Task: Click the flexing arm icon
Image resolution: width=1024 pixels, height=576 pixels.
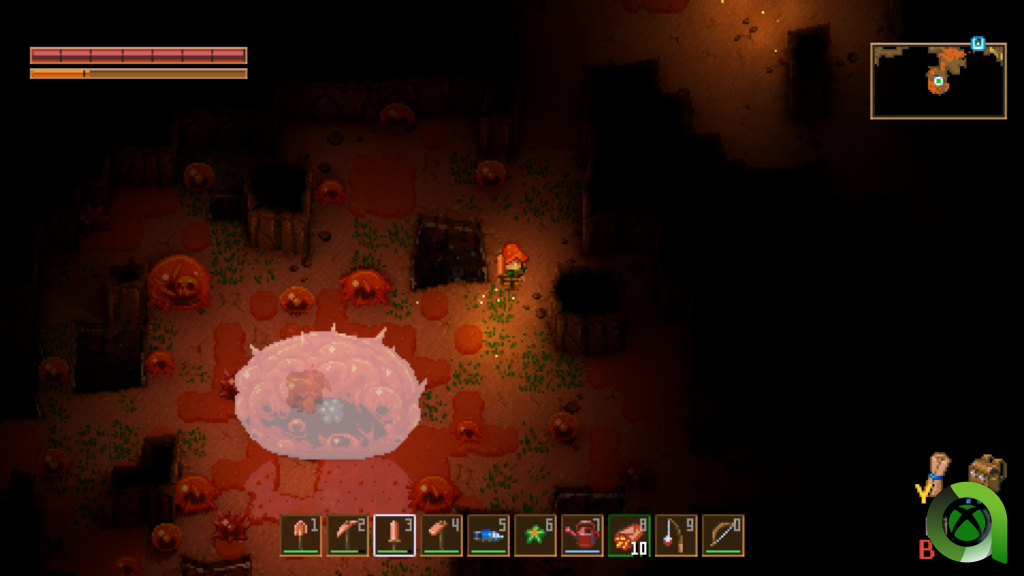Action: coord(938,469)
